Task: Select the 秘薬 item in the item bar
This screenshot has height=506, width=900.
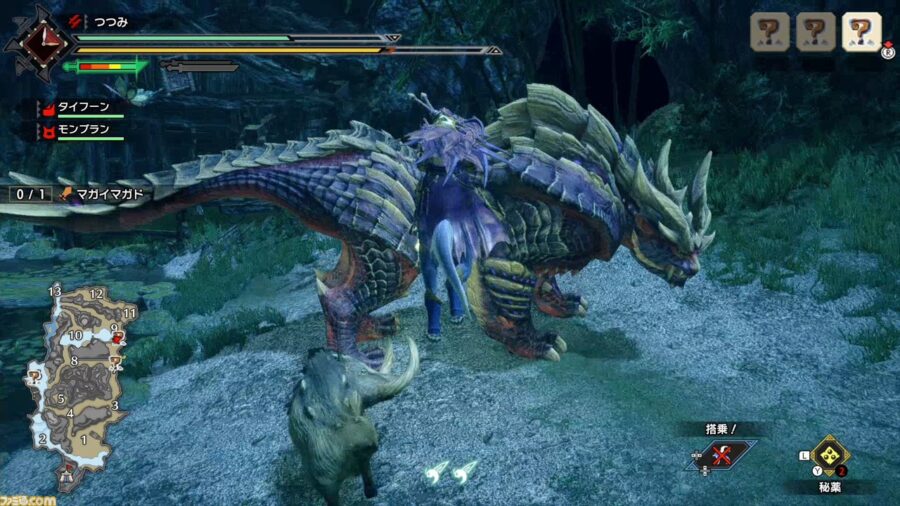Action: pos(829,456)
